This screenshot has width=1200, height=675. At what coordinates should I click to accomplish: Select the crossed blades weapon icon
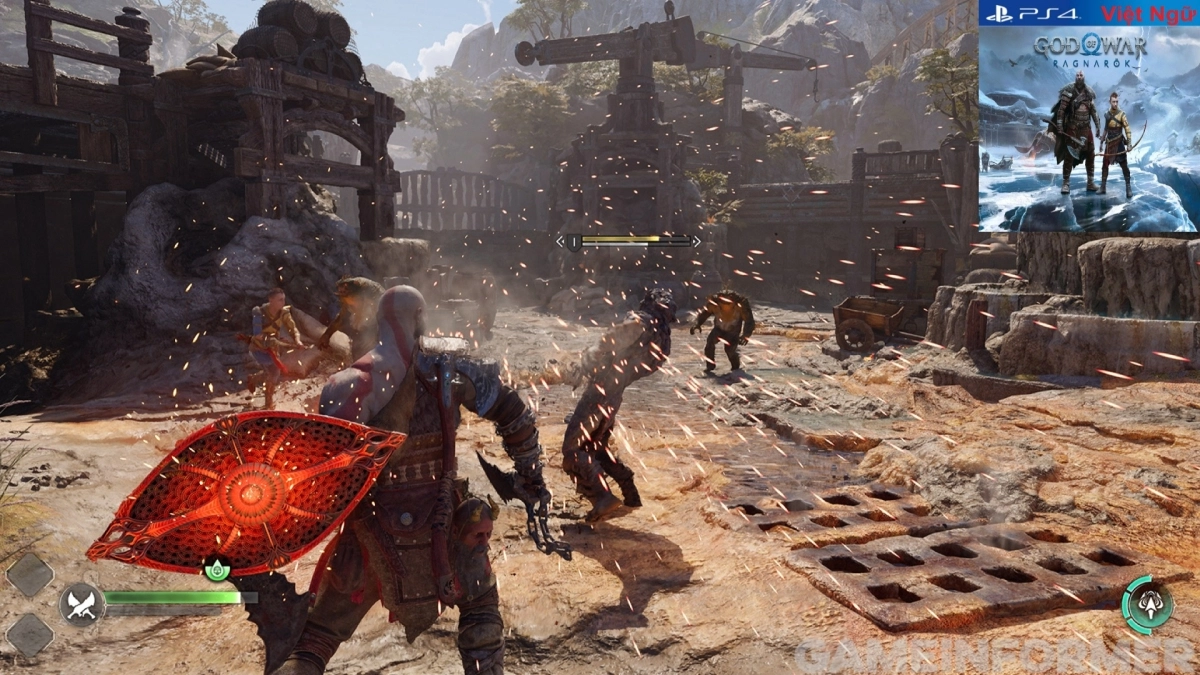point(80,604)
